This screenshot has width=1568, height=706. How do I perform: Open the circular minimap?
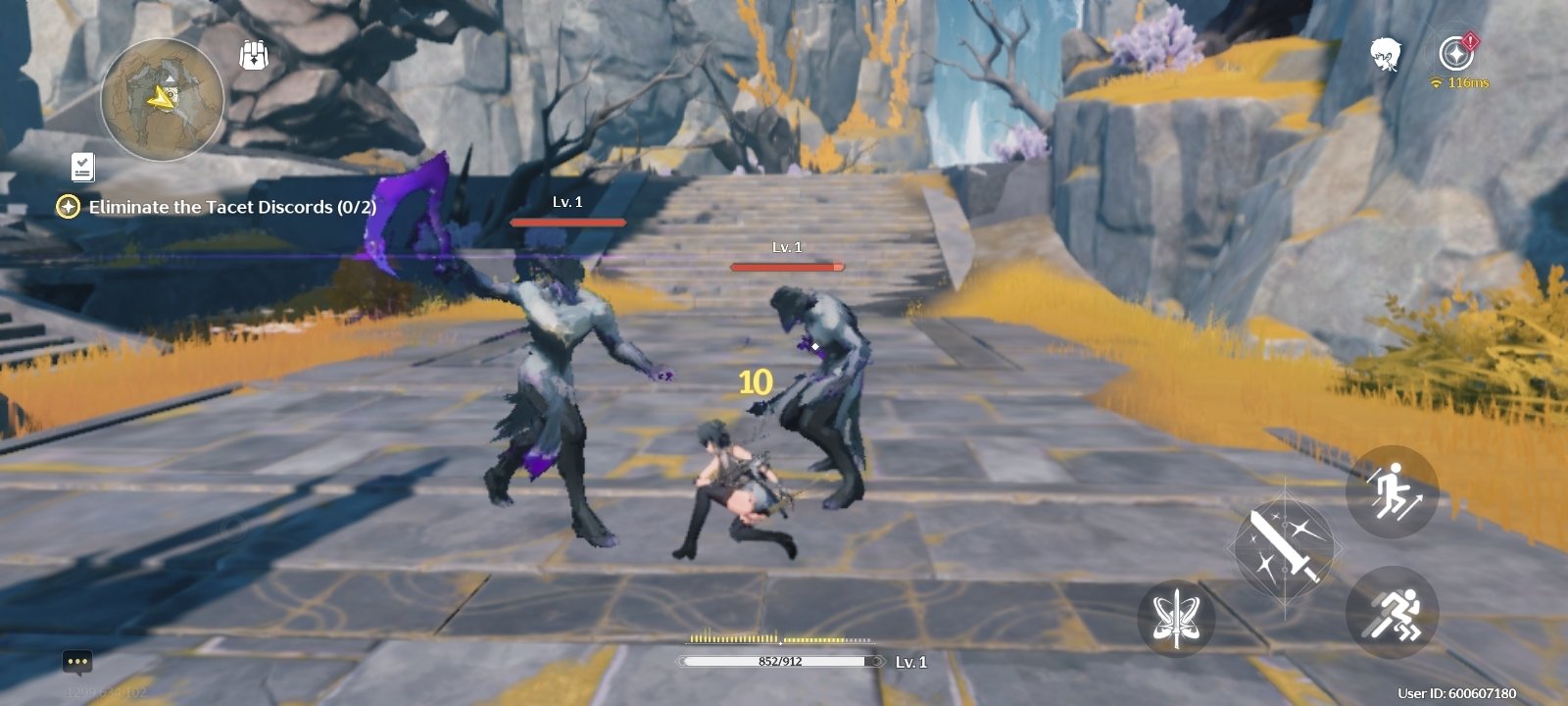coord(163,99)
